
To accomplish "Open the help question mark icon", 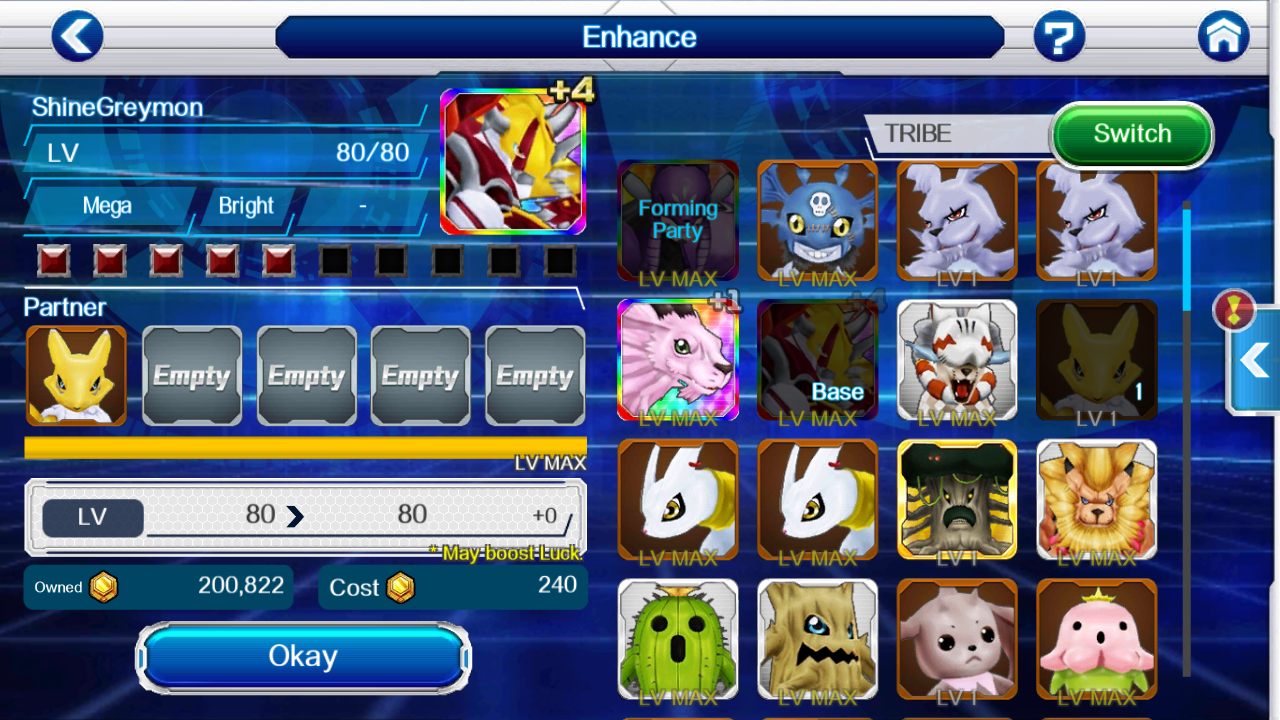I will [x=1060, y=36].
